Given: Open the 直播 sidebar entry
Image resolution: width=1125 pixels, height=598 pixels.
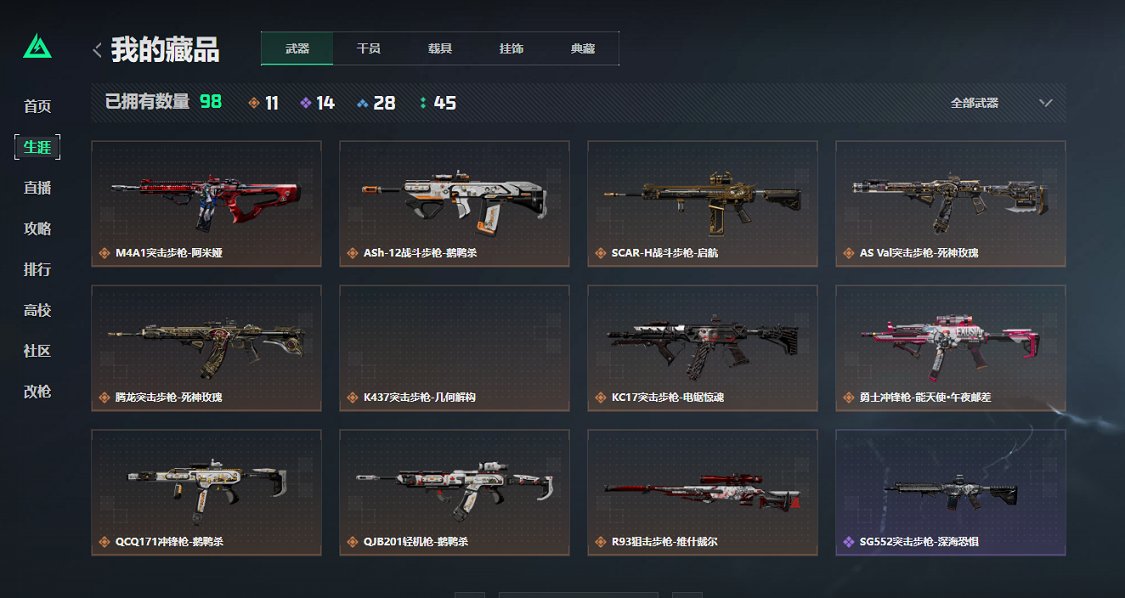Looking at the screenshot, I should [x=38, y=188].
